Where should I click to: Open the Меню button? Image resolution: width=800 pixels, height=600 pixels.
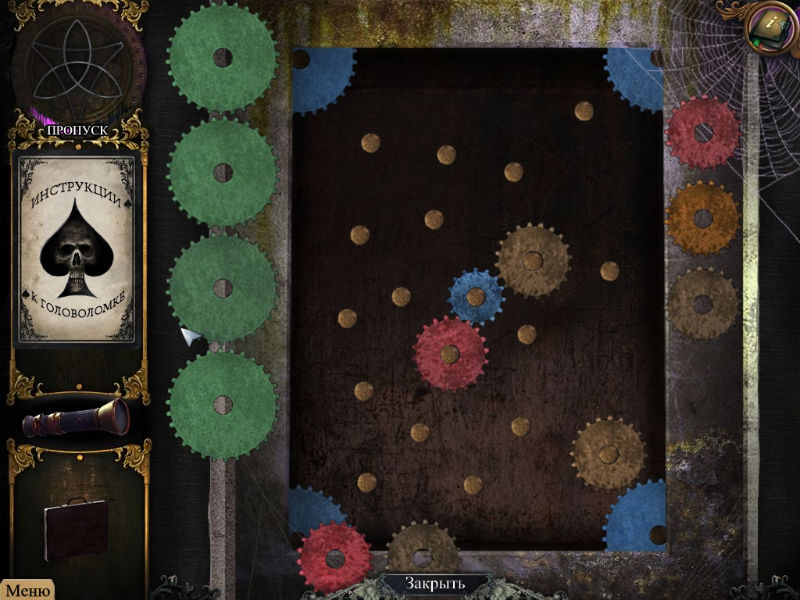tap(27, 590)
